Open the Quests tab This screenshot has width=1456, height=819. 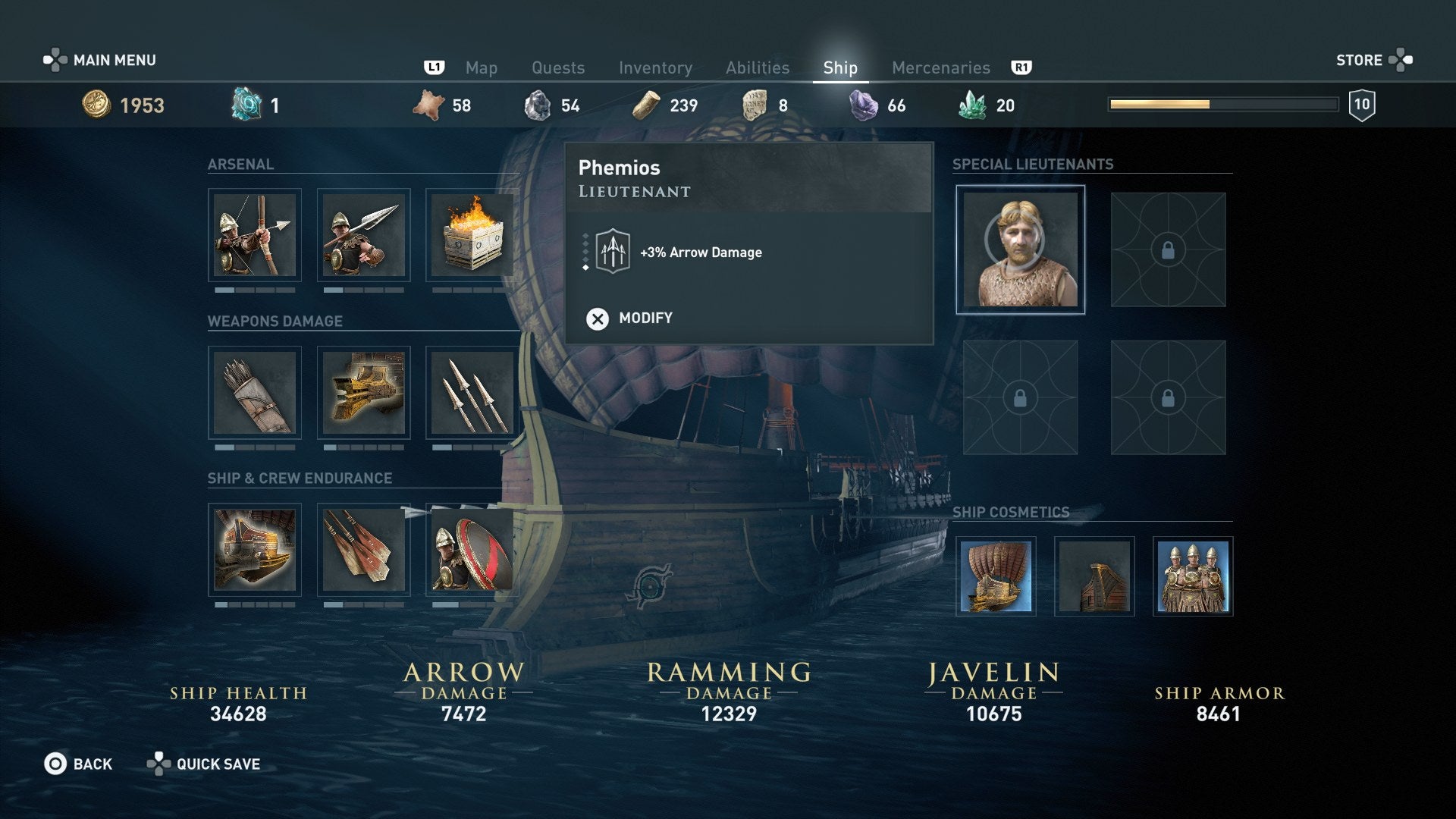click(x=558, y=68)
